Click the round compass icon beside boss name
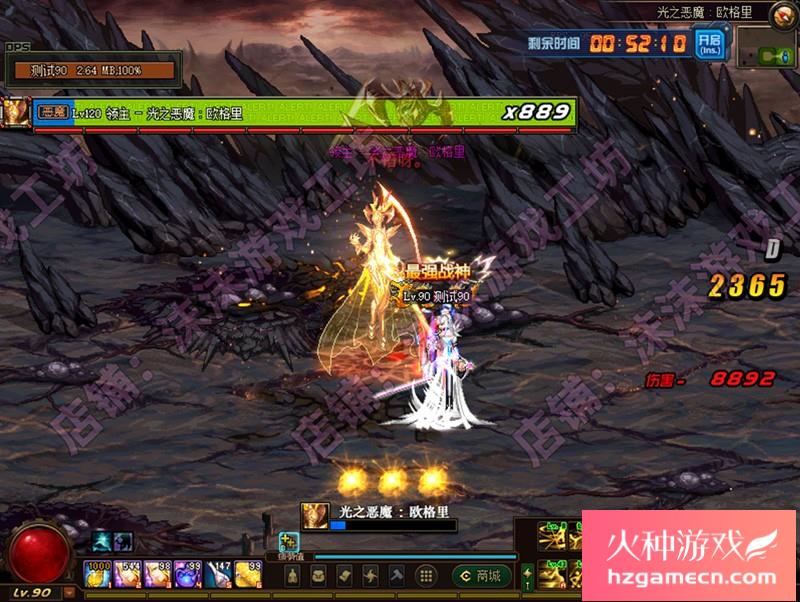 pyautogui.click(x=782, y=13)
